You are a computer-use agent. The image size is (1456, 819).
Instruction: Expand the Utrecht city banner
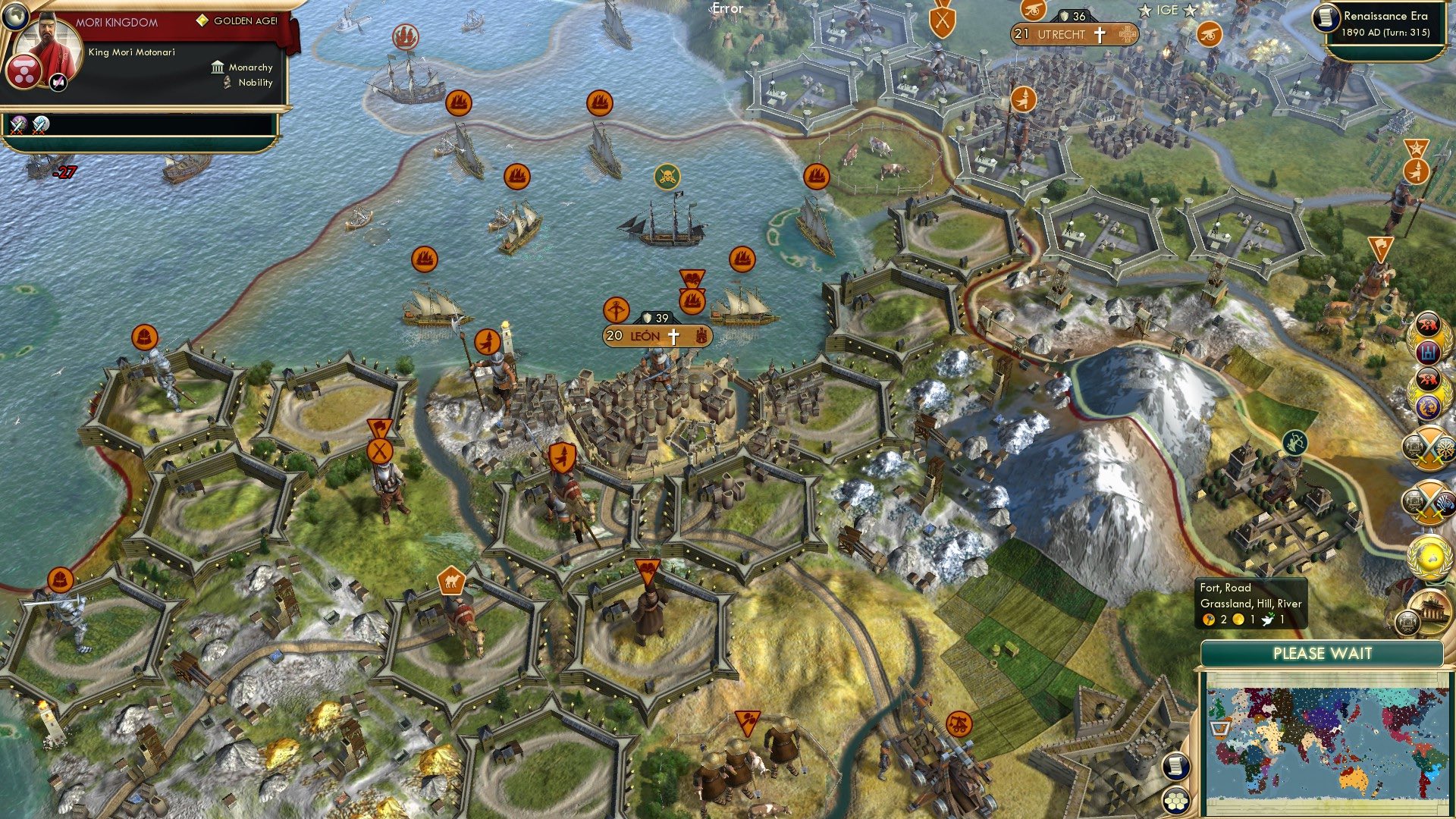[1072, 34]
